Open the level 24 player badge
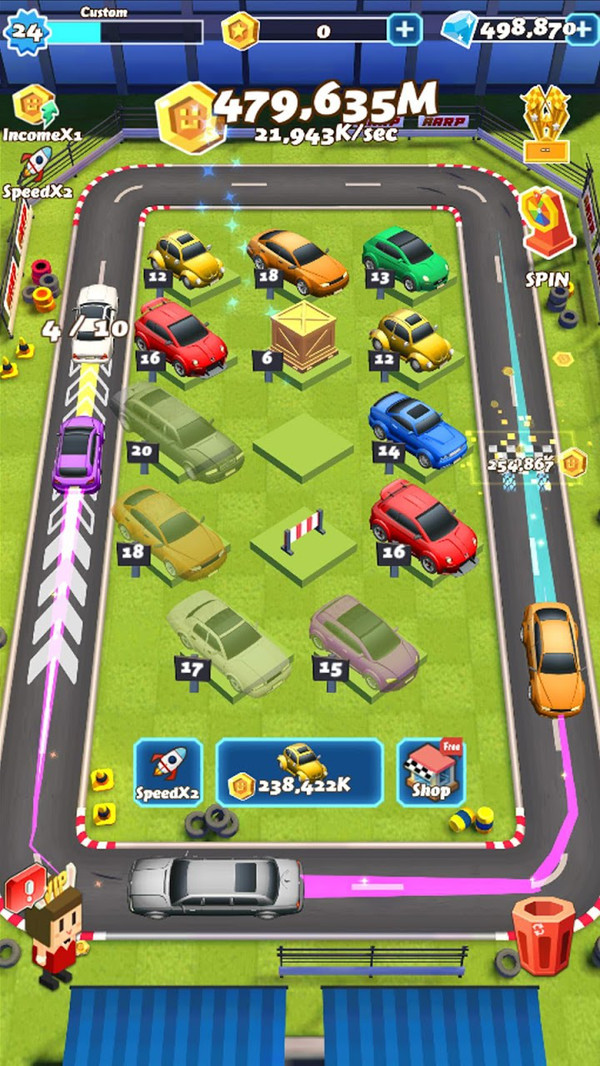The height and width of the screenshot is (1066, 600). tap(27, 32)
